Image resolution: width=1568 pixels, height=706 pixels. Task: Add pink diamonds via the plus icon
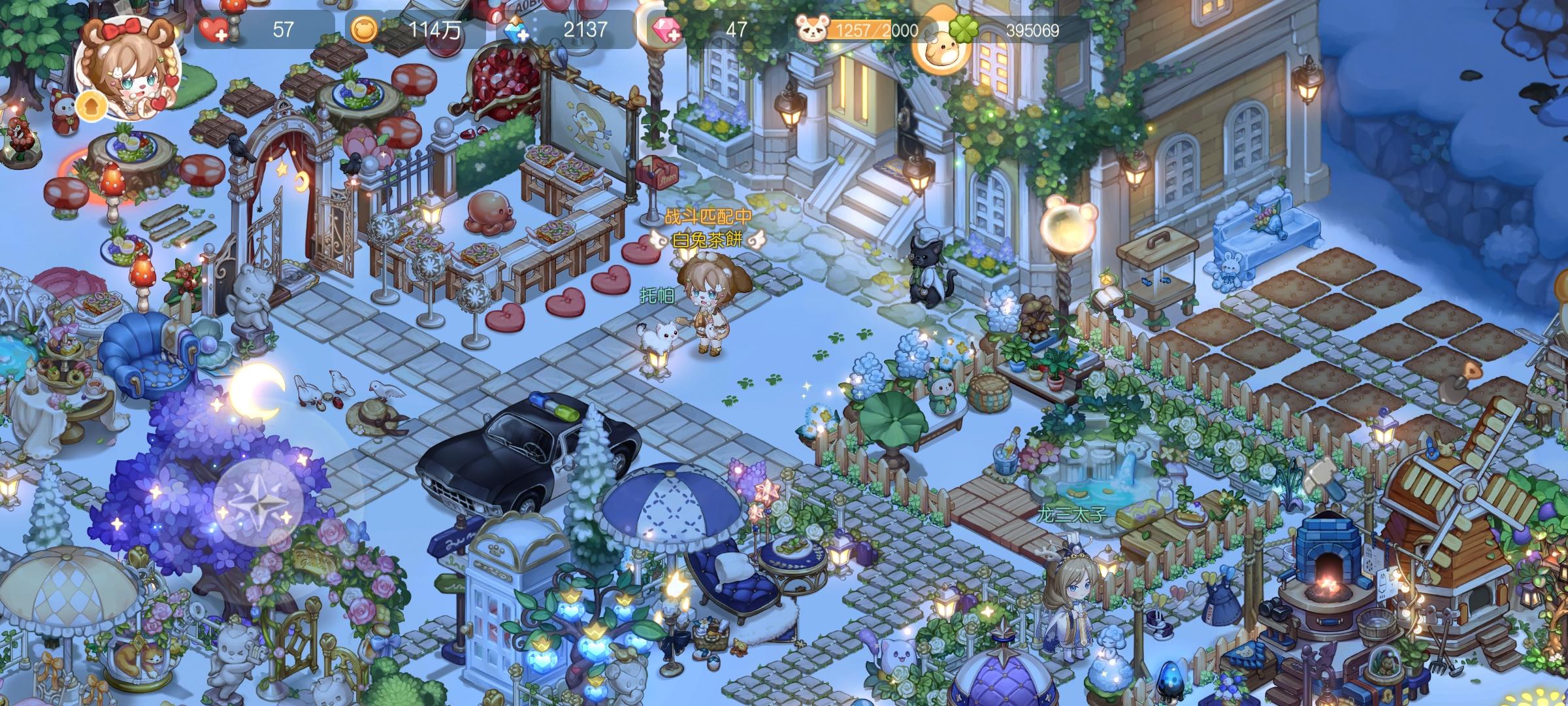click(665, 31)
